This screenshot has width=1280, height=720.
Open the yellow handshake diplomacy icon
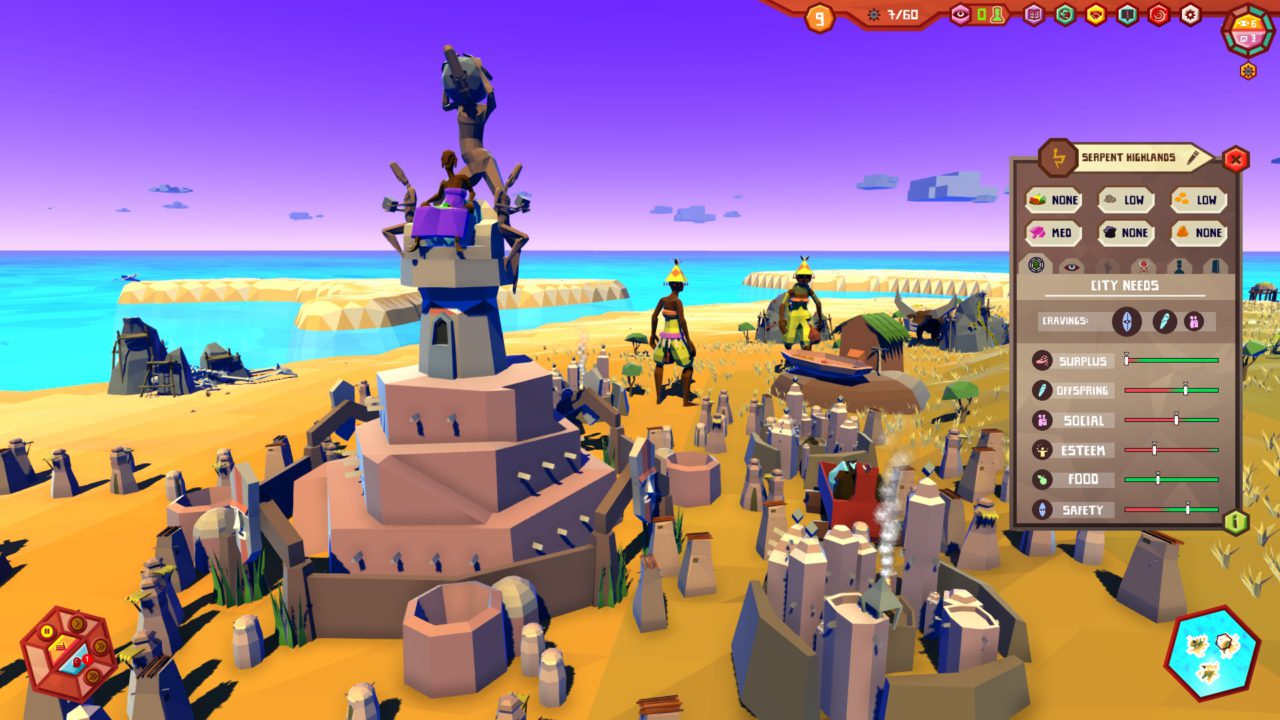pyautogui.click(x=1096, y=15)
